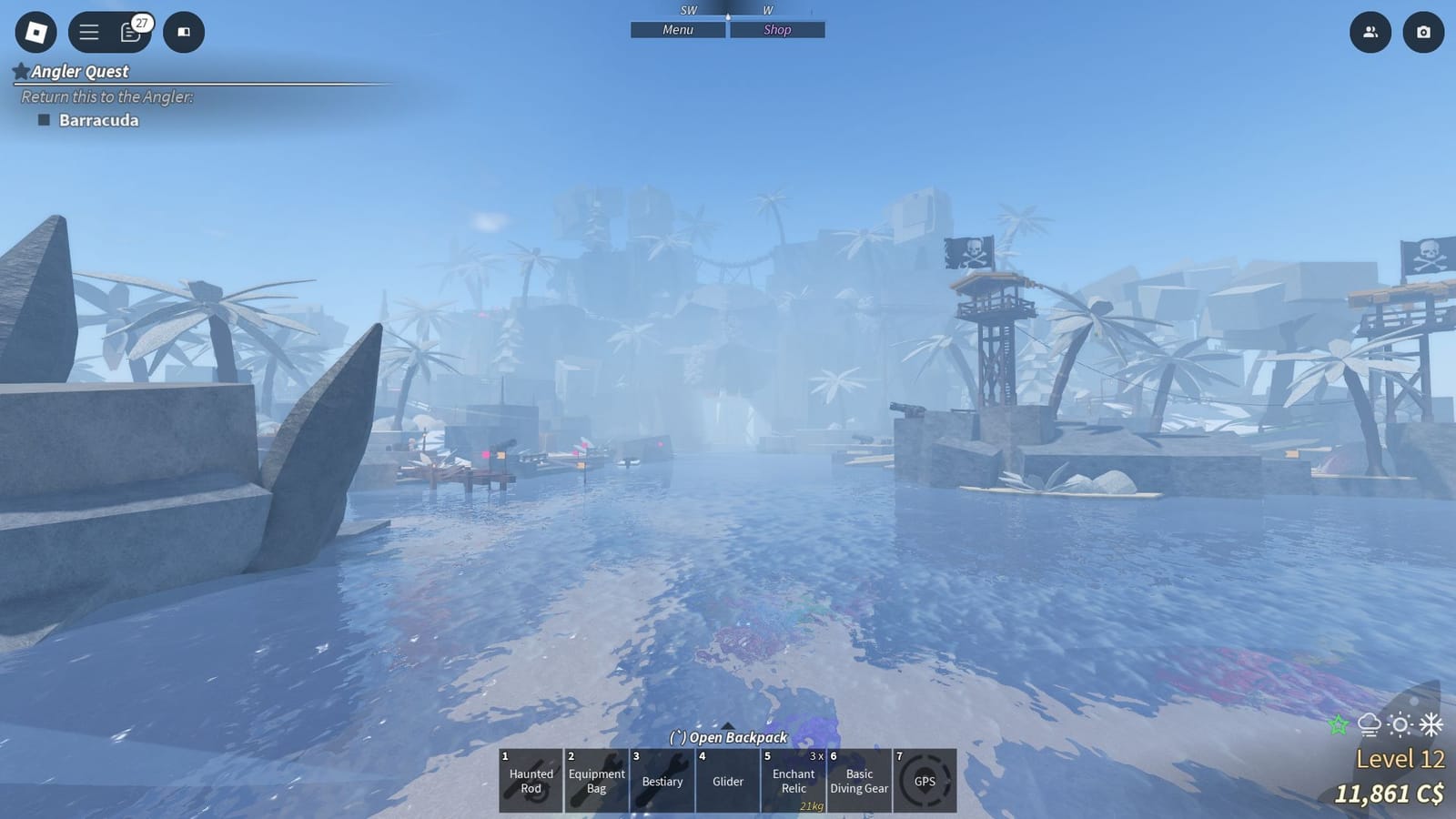Image resolution: width=1456 pixels, height=819 pixels.
Task: Select the Enchant Relic item
Action: 793,781
